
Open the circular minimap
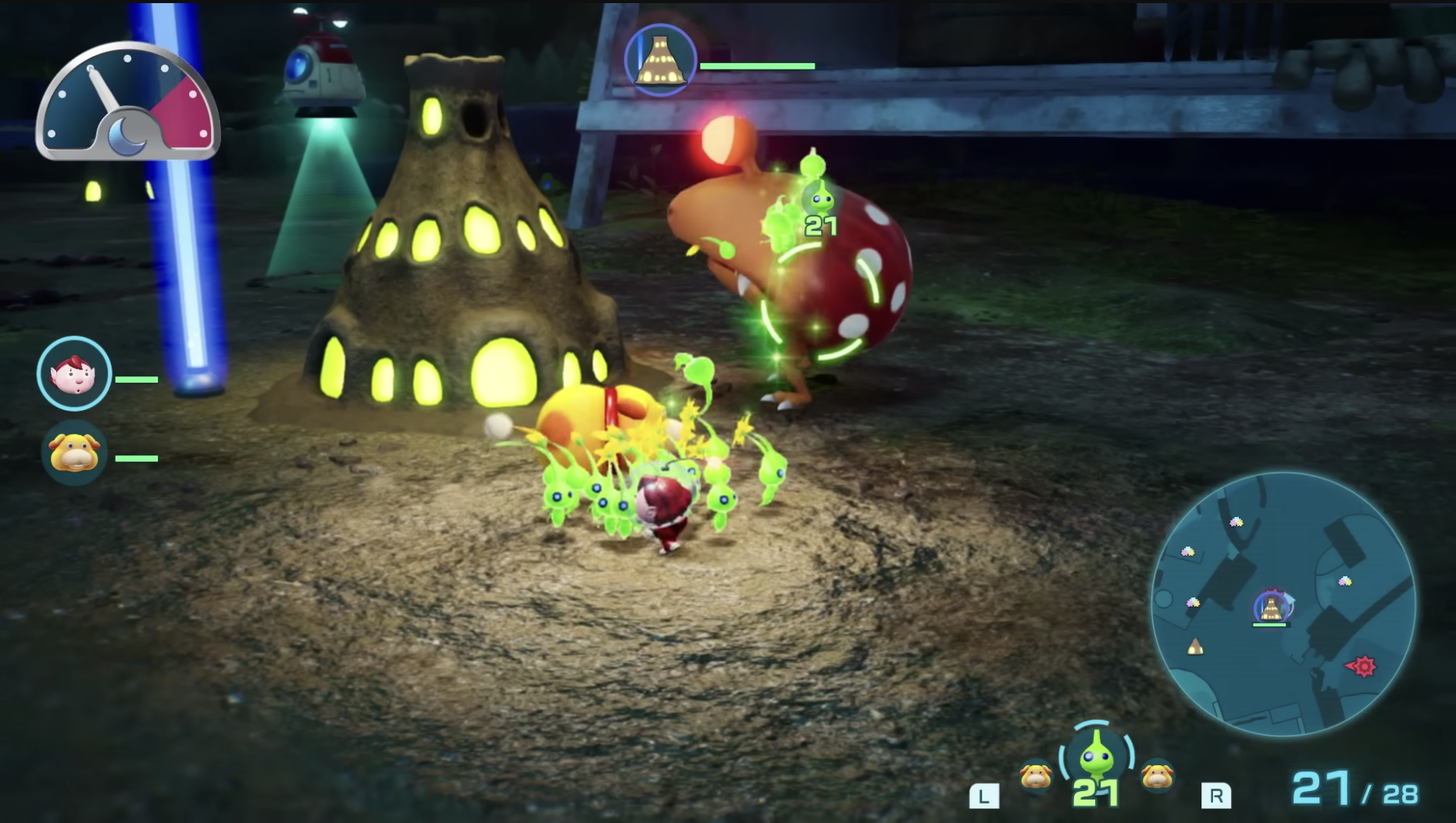(1283, 603)
